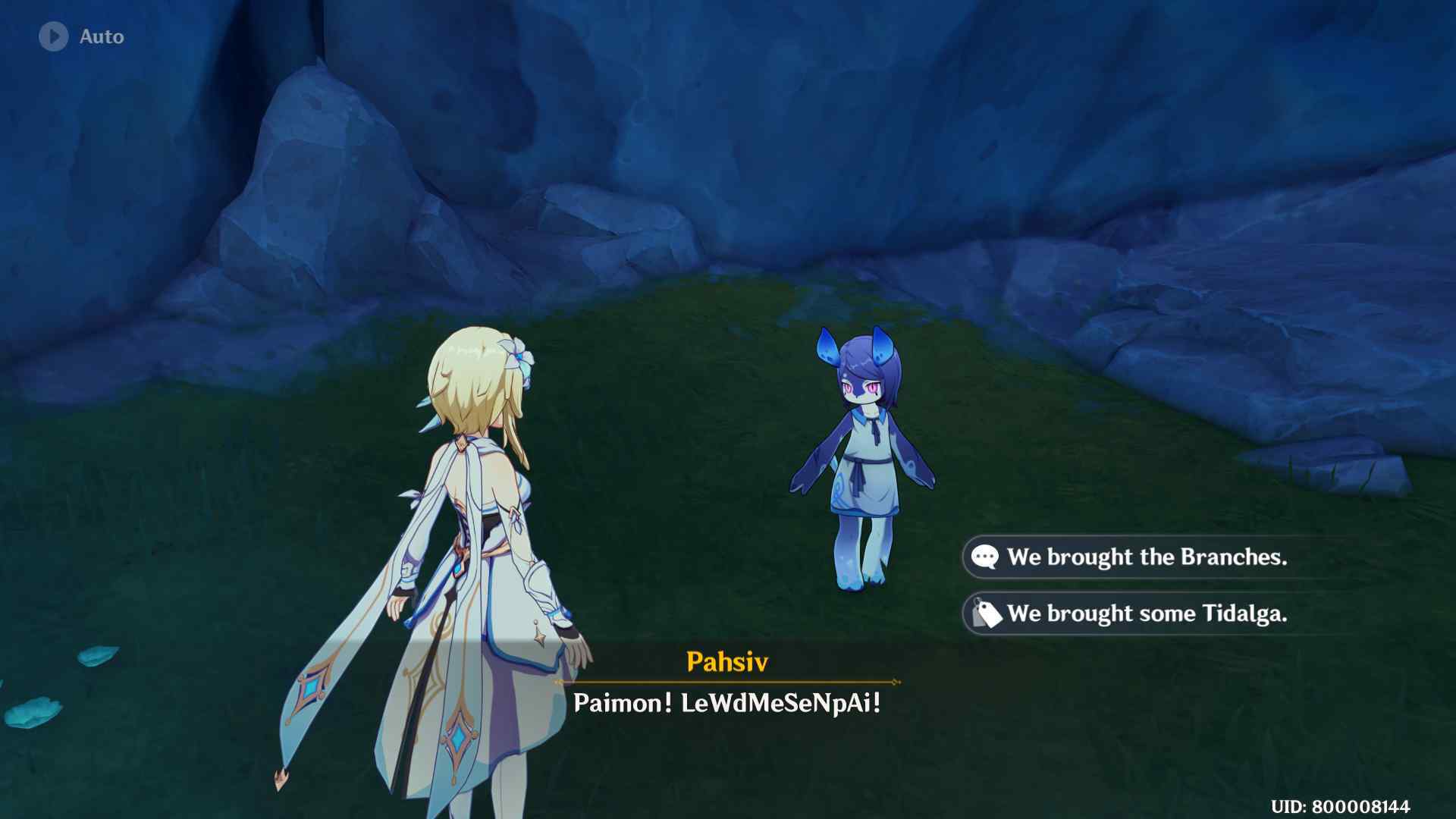Toggle the Auto dialogue play button
Viewport: 1456px width, 819px height.
54,36
